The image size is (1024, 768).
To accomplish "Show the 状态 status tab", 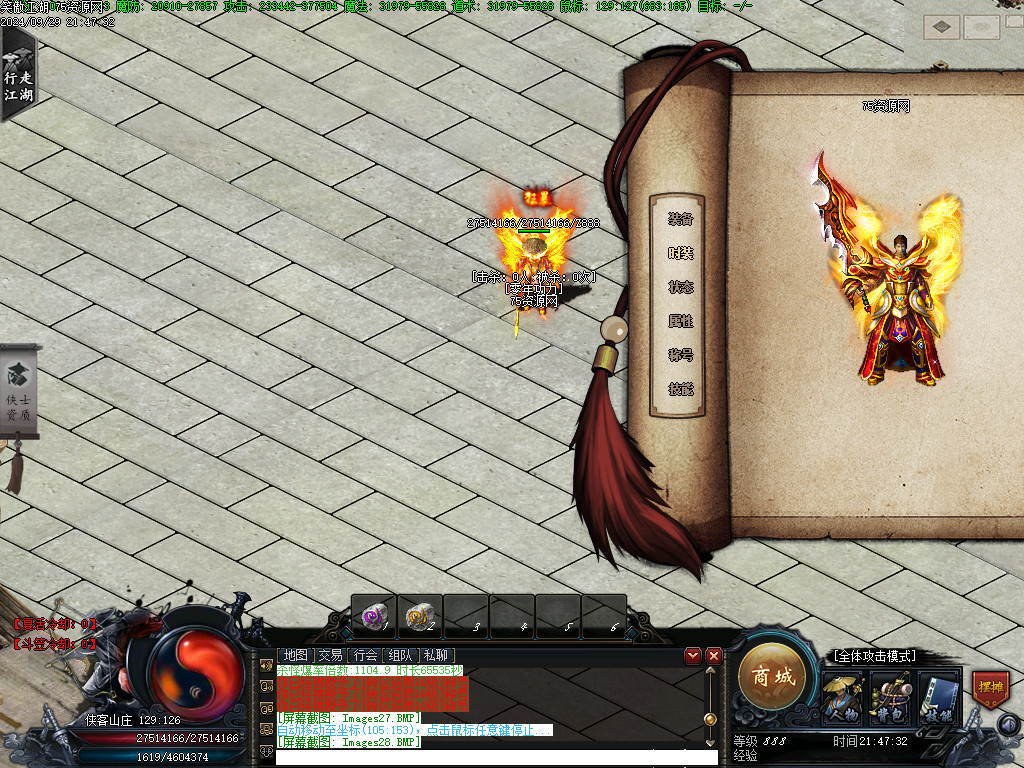I will pos(681,287).
